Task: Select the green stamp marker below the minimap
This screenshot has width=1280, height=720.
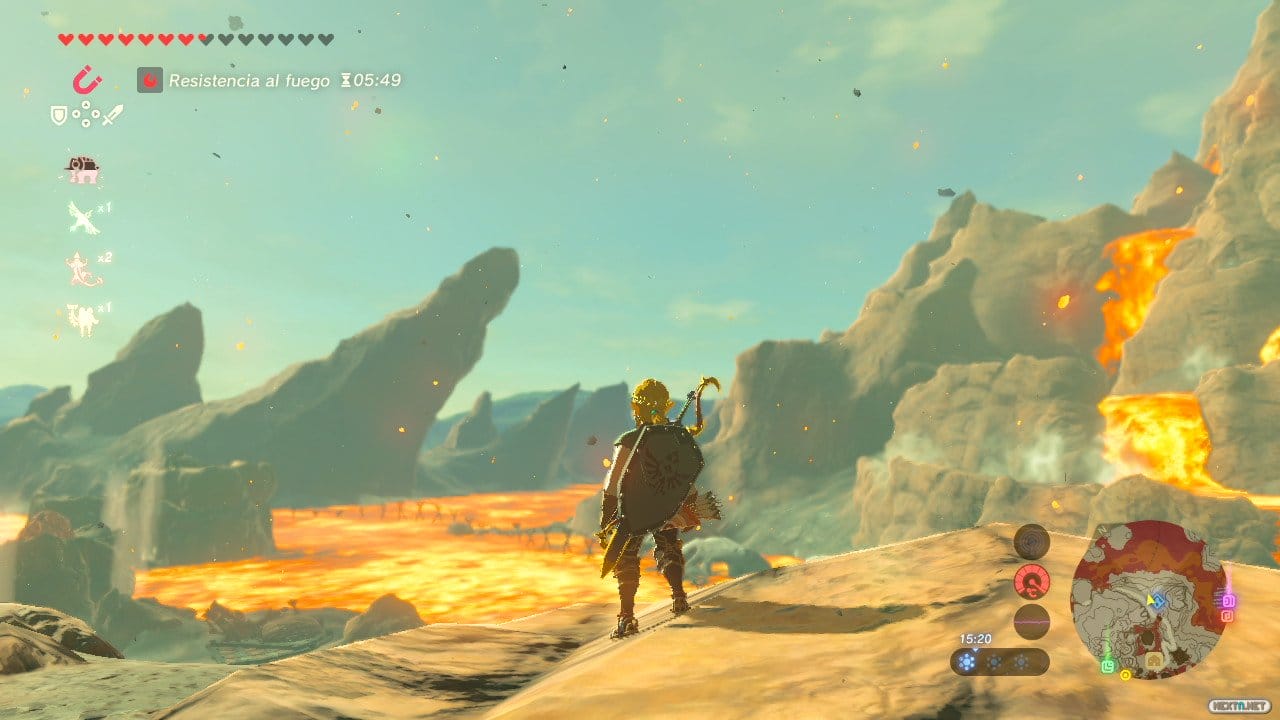Action: (1108, 666)
